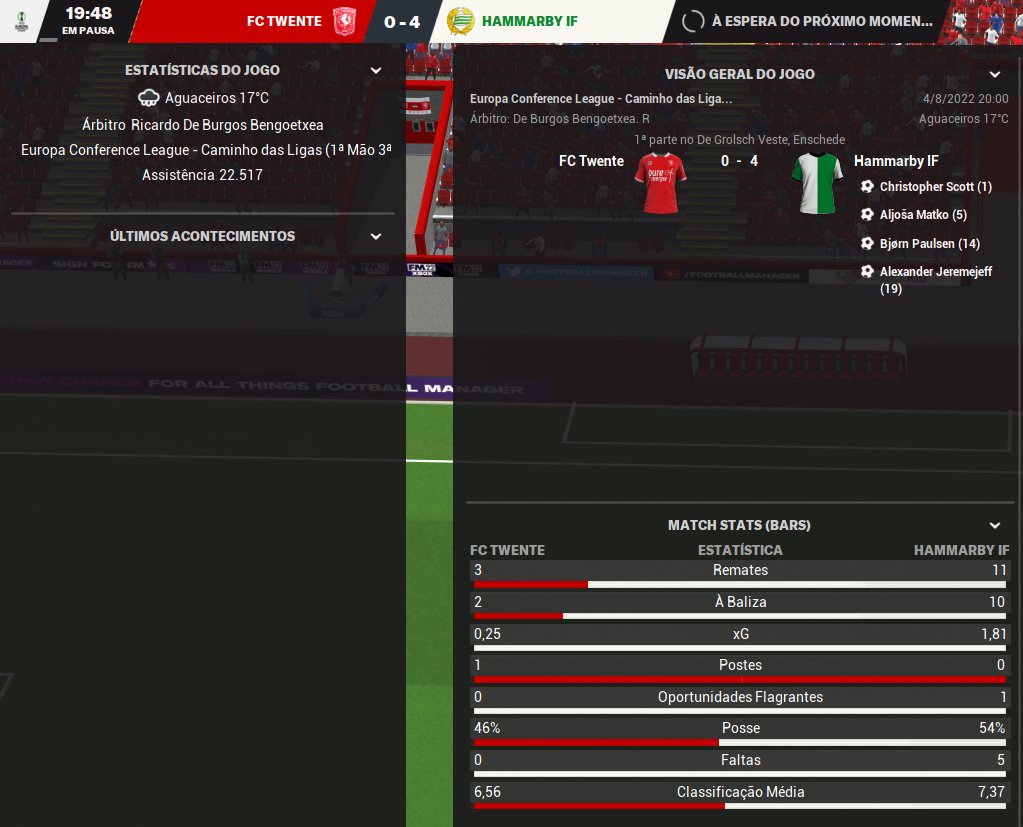This screenshot has height=827, width=1023.
Task: Select the Remates stat row
Action: pyautogui.click(x=740, y=571)
